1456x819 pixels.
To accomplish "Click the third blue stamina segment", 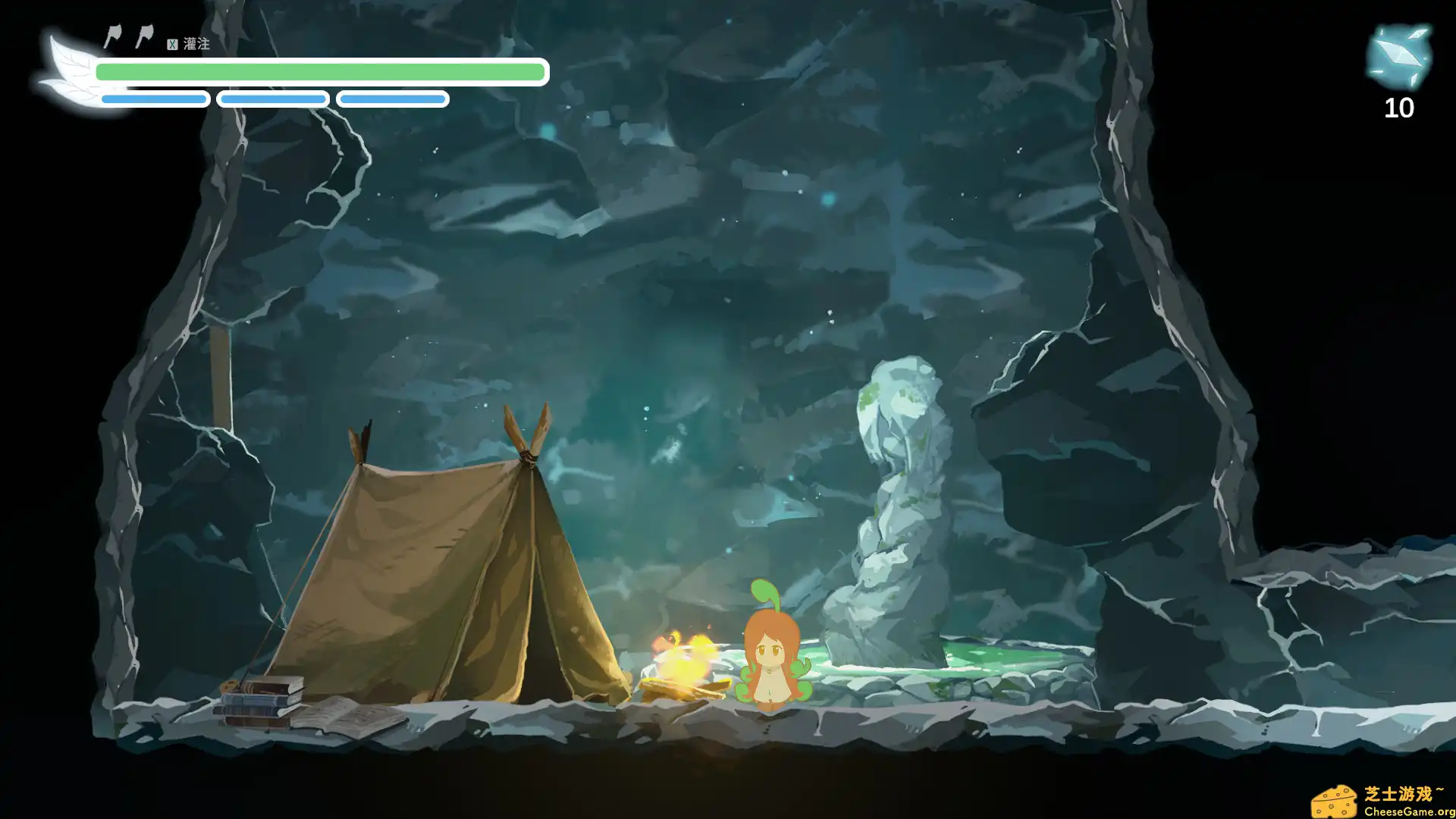I will (x=392, y=99).
